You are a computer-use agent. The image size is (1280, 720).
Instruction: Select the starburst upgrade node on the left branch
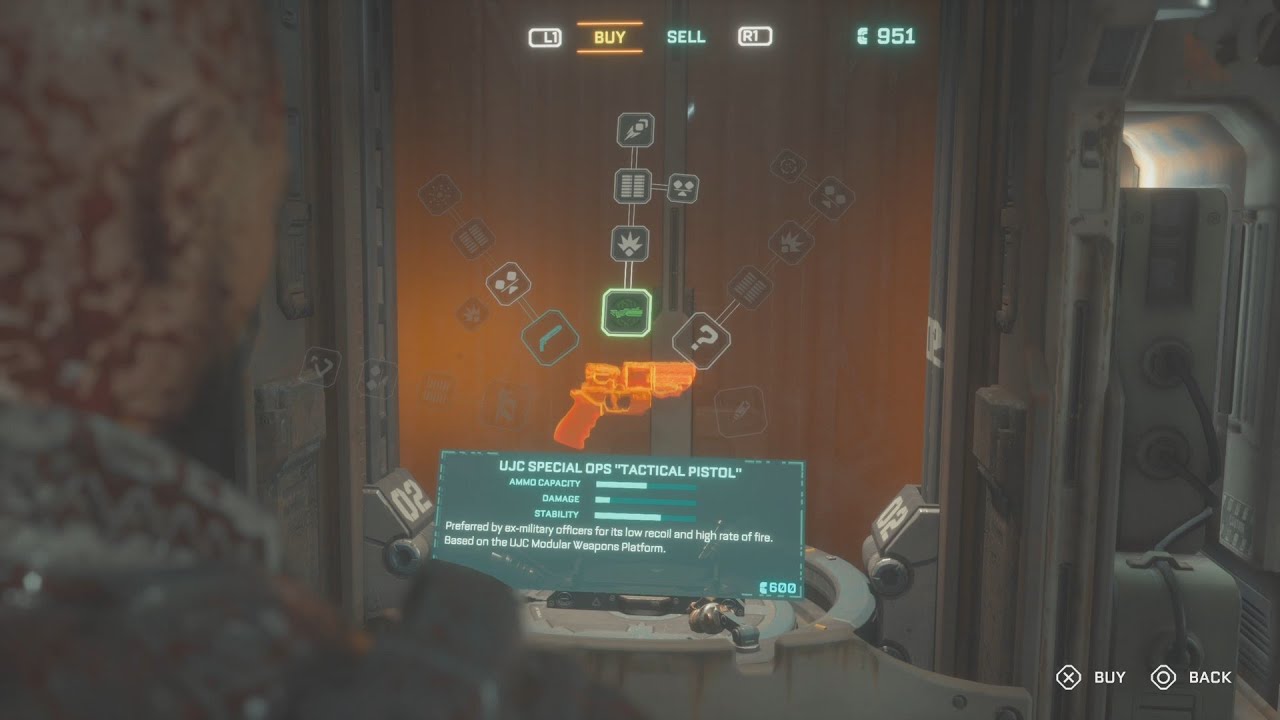tap(470, 312)
